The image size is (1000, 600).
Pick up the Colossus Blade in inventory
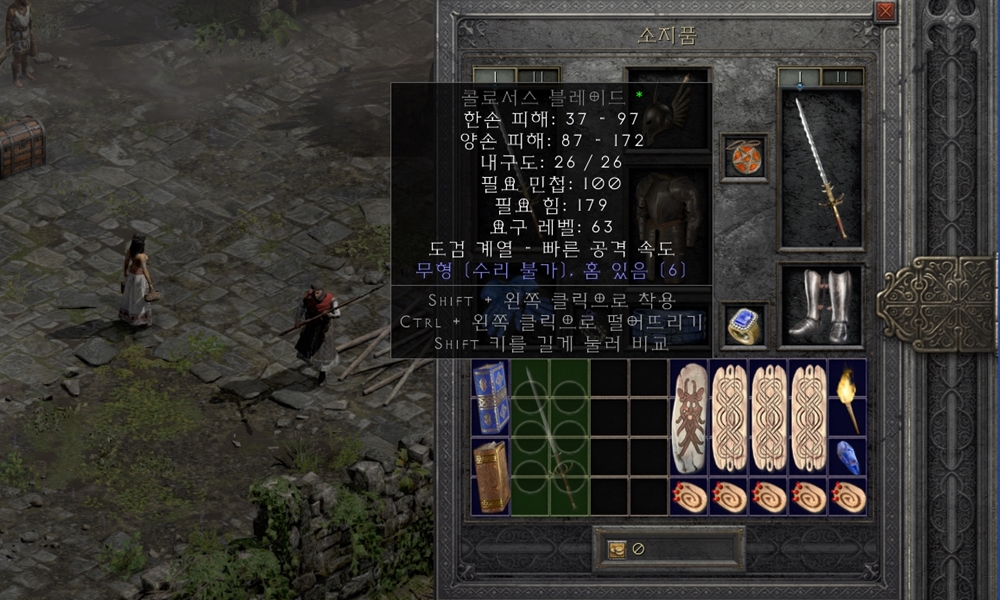[x=550, y=437]
